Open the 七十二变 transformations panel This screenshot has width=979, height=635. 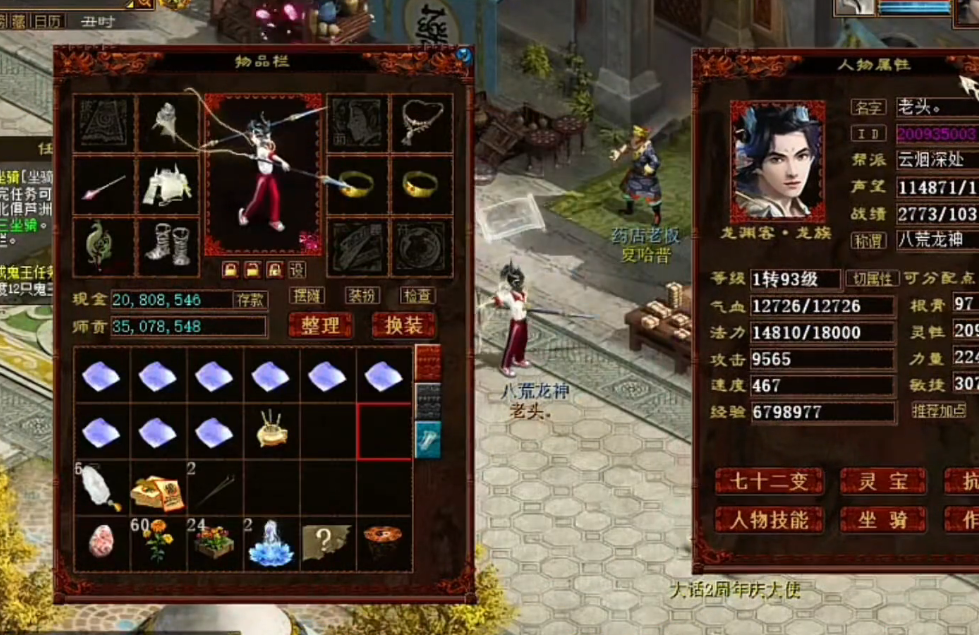(x=769, y=481)
